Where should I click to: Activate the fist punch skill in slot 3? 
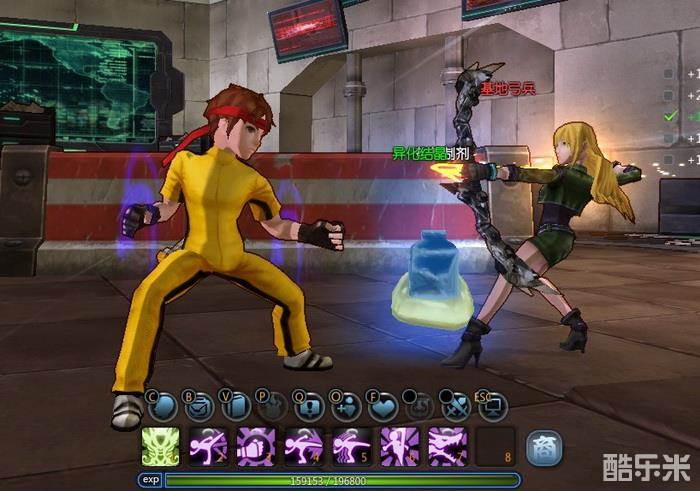tap(256, 446)
